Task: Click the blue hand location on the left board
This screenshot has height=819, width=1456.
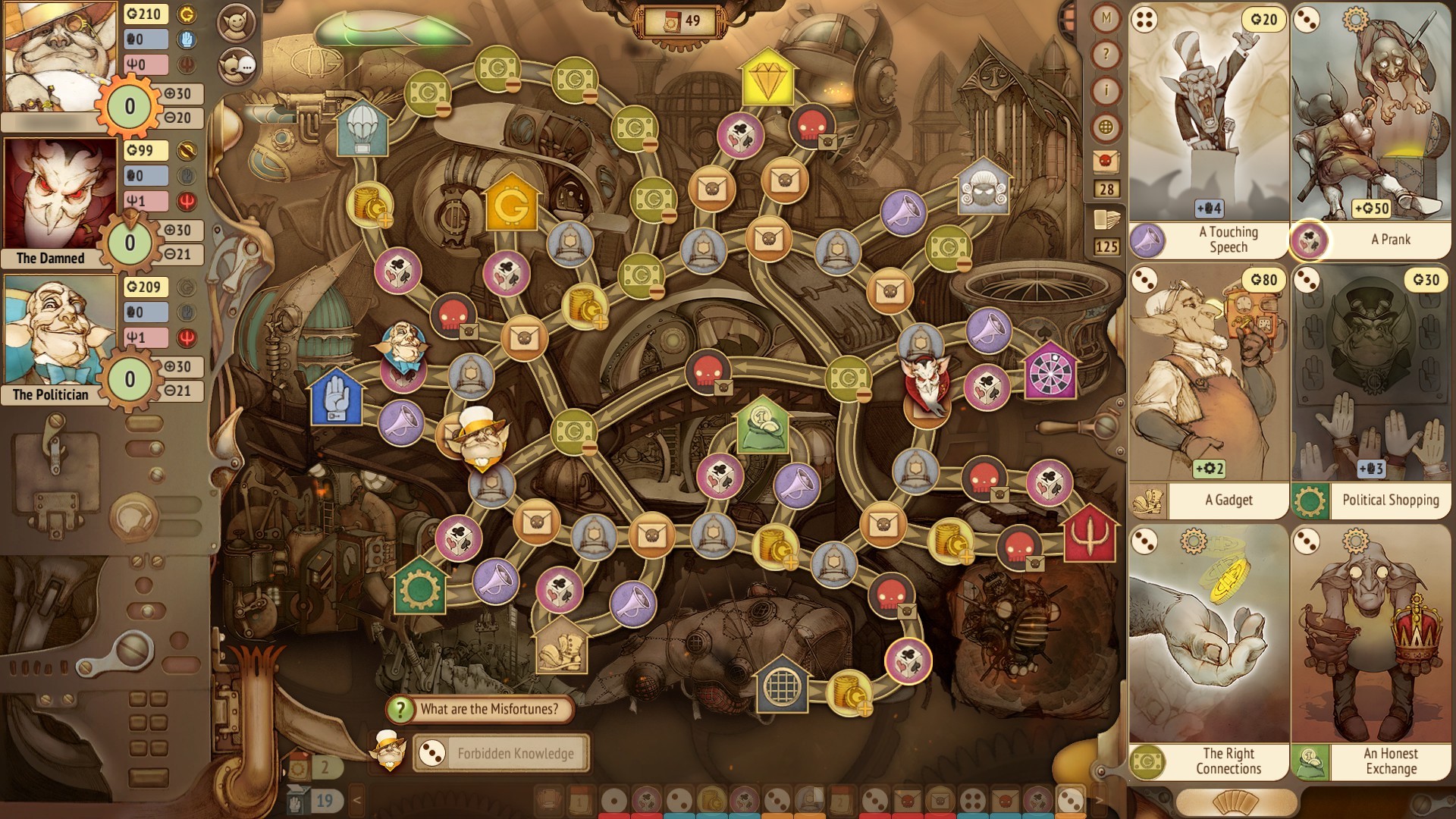Action: [335, 397]
